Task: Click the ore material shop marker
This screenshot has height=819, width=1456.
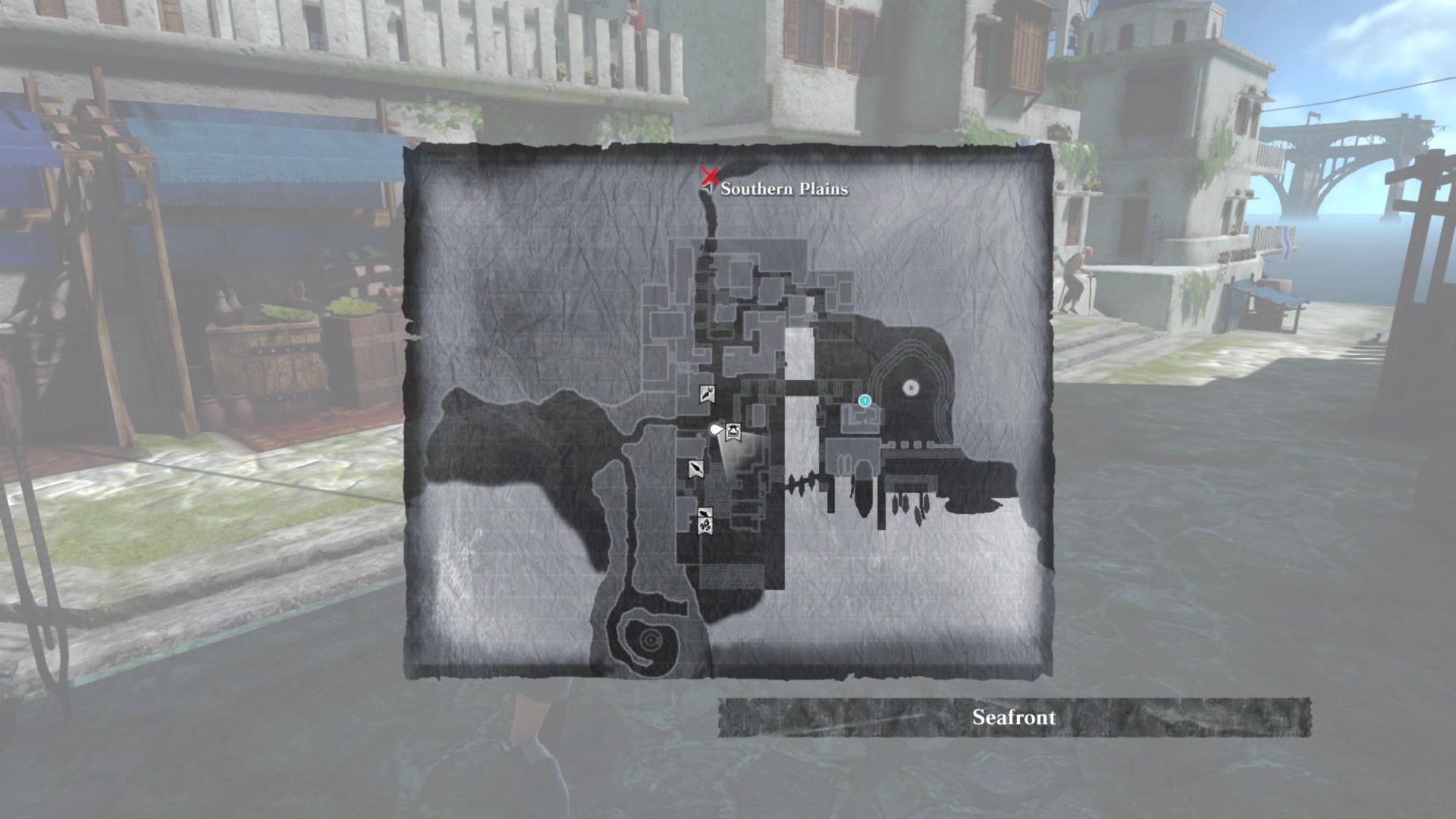Action: point(704,526)
